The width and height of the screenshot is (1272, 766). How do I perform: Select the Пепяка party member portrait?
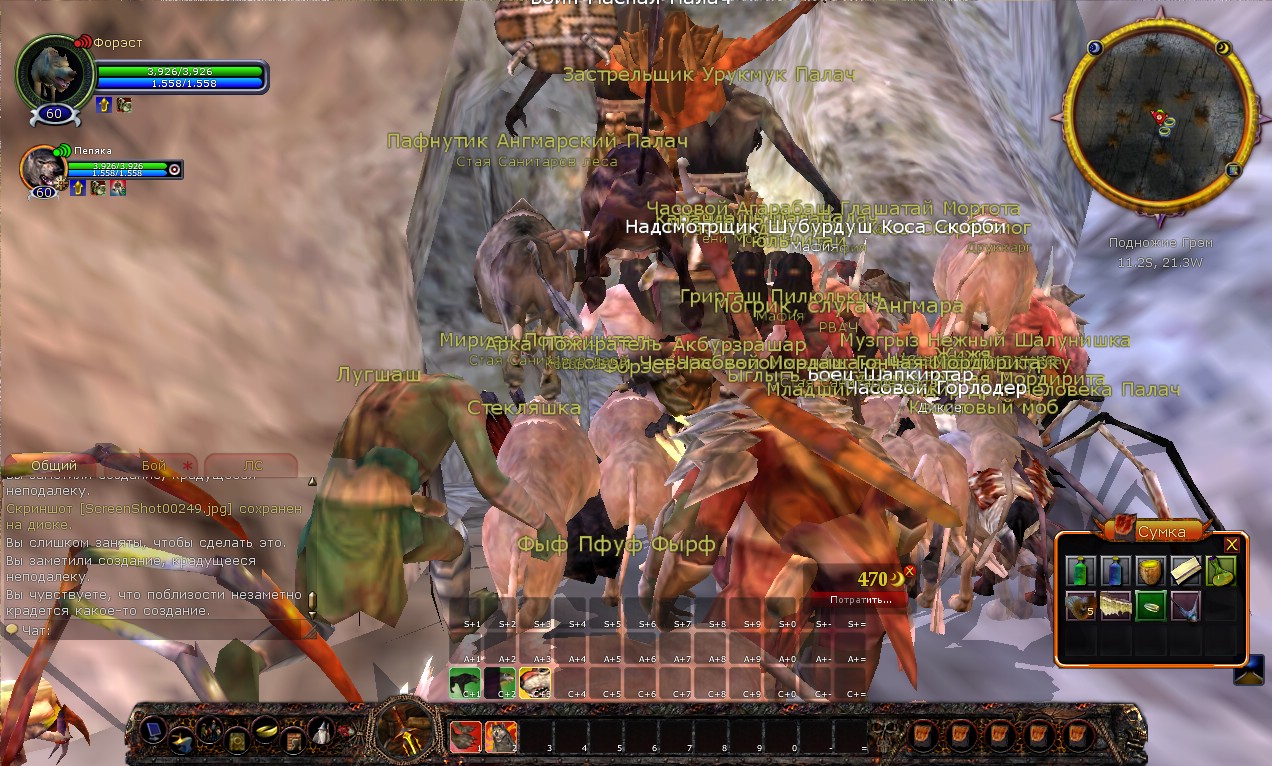(x=42, y=170)
